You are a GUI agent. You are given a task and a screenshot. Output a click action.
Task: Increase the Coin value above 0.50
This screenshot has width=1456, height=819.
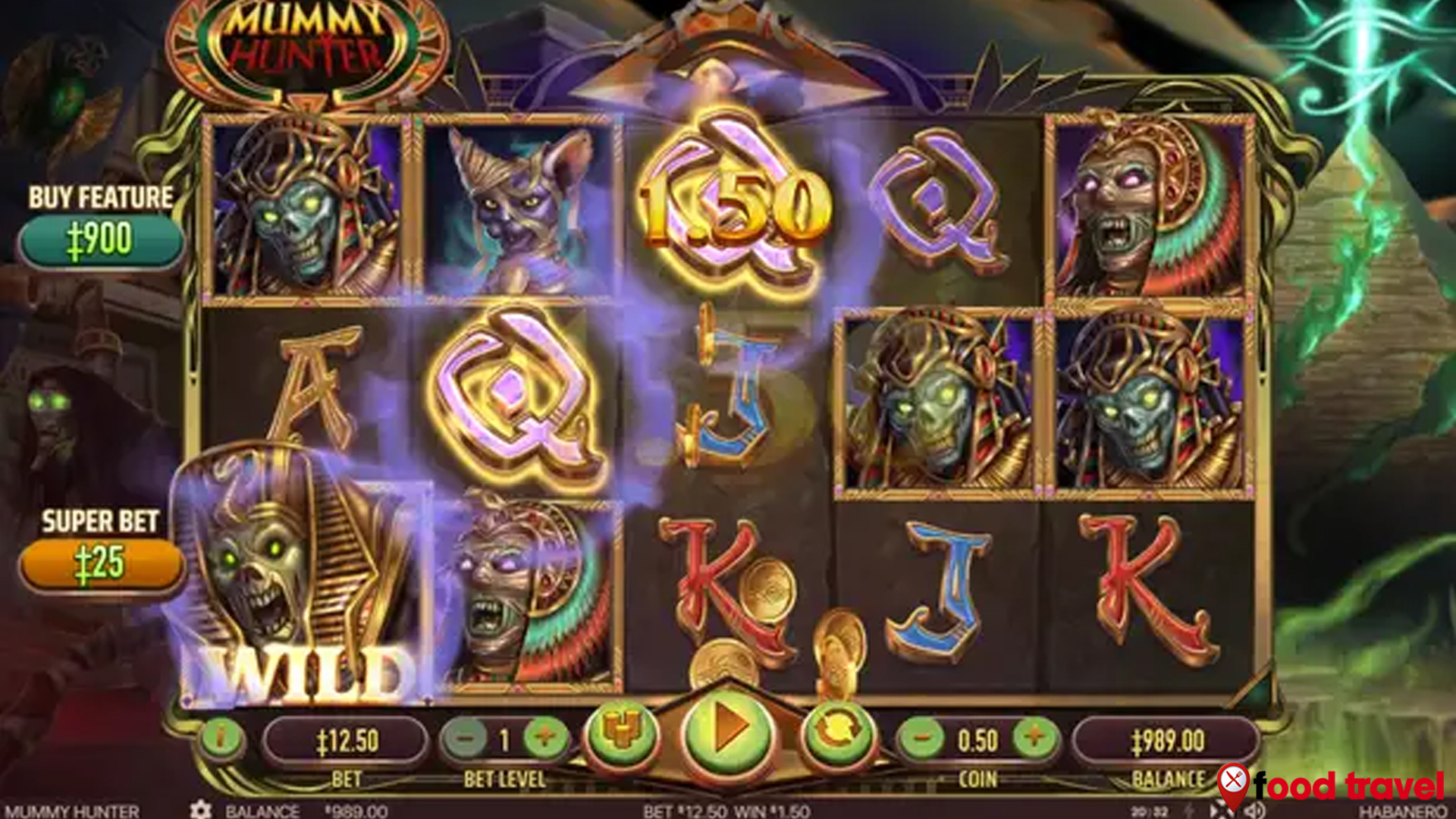pos(1036,739)
